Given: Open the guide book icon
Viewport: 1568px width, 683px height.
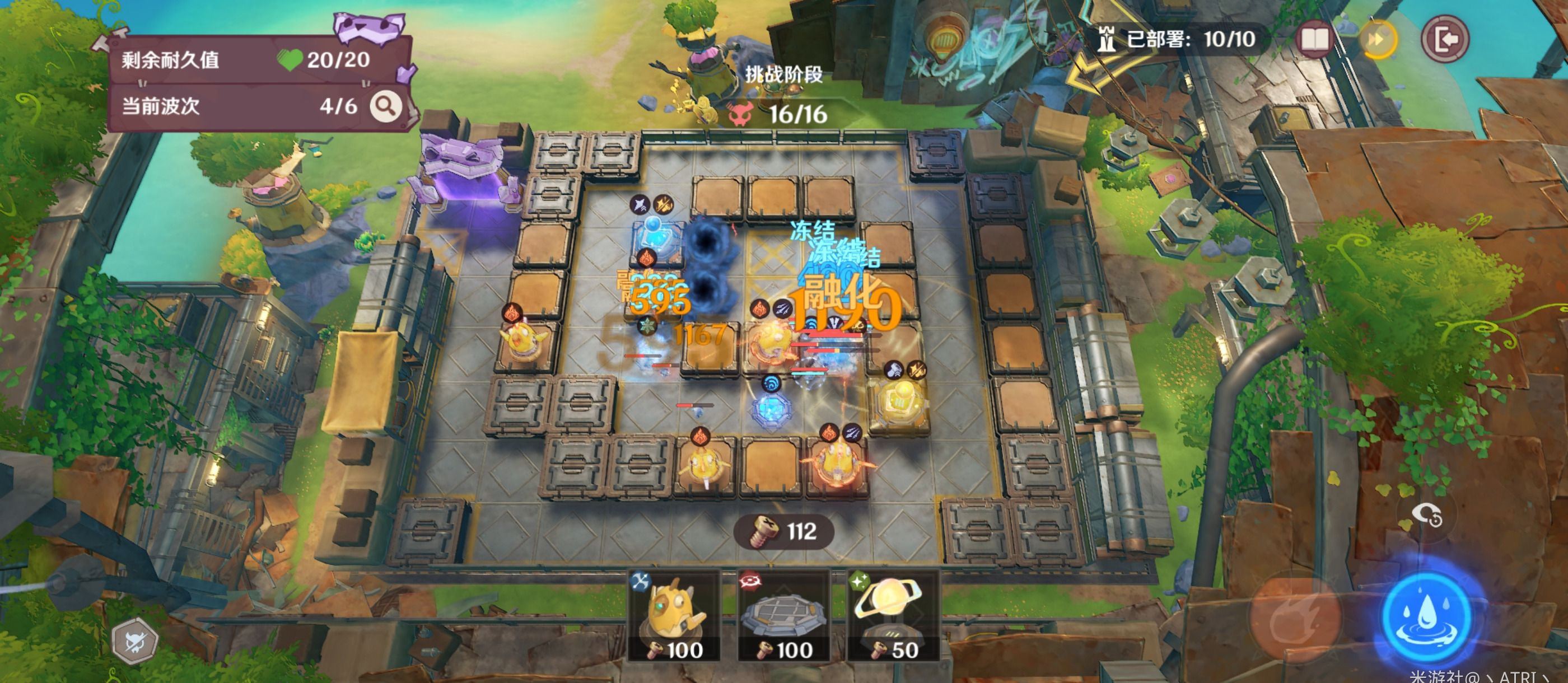Looking at the screenshot, I should [x=1314, y=40].
